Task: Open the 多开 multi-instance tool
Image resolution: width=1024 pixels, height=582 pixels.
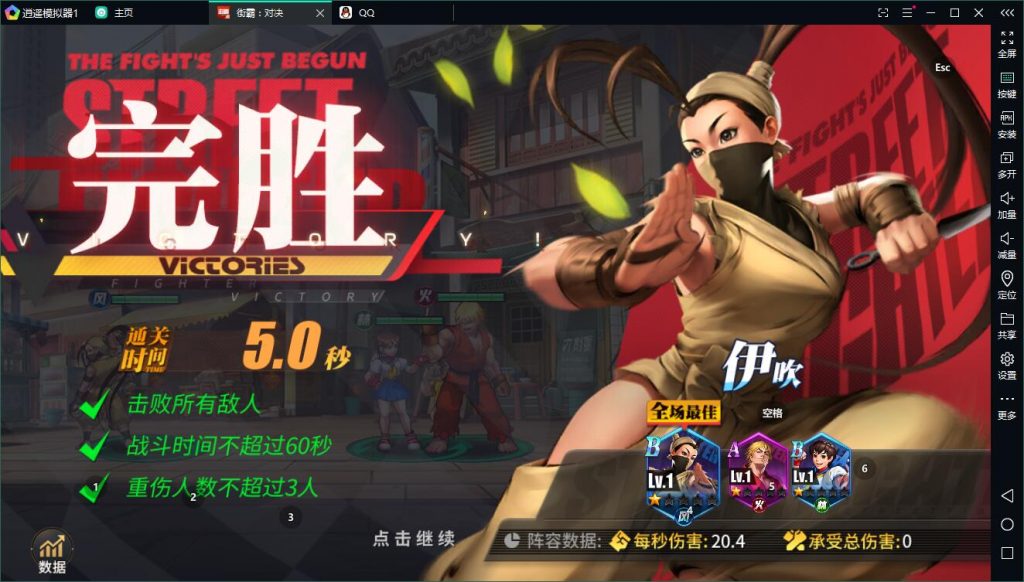Action: click(1007, 164)
